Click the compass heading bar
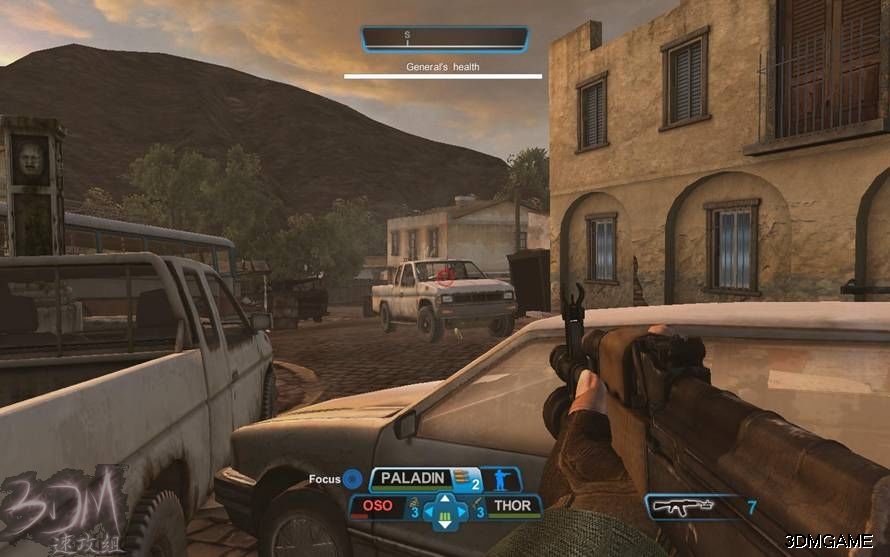 (x=445, y=39)
